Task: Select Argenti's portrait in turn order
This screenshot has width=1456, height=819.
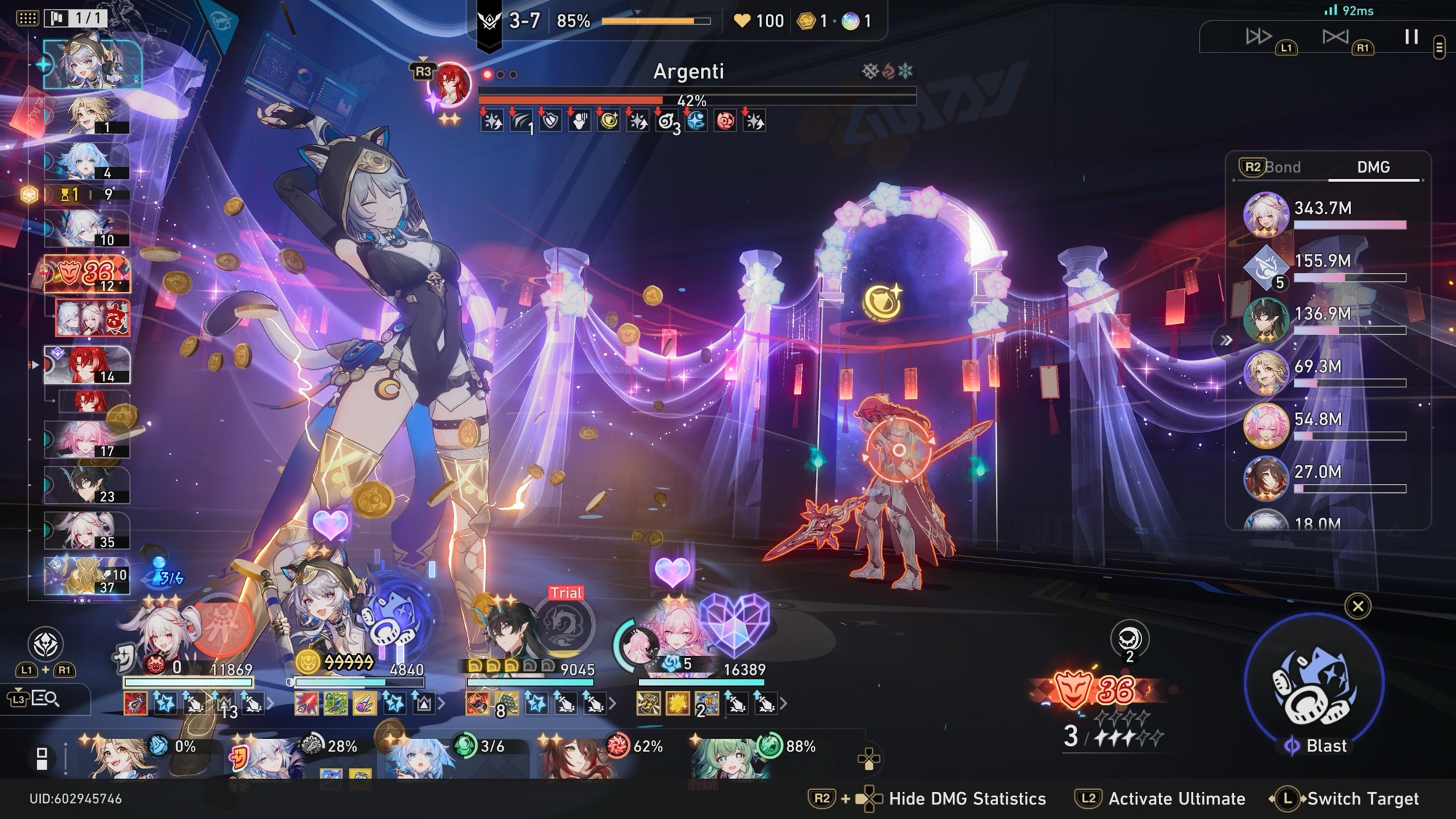Action: tap(87, 365)
